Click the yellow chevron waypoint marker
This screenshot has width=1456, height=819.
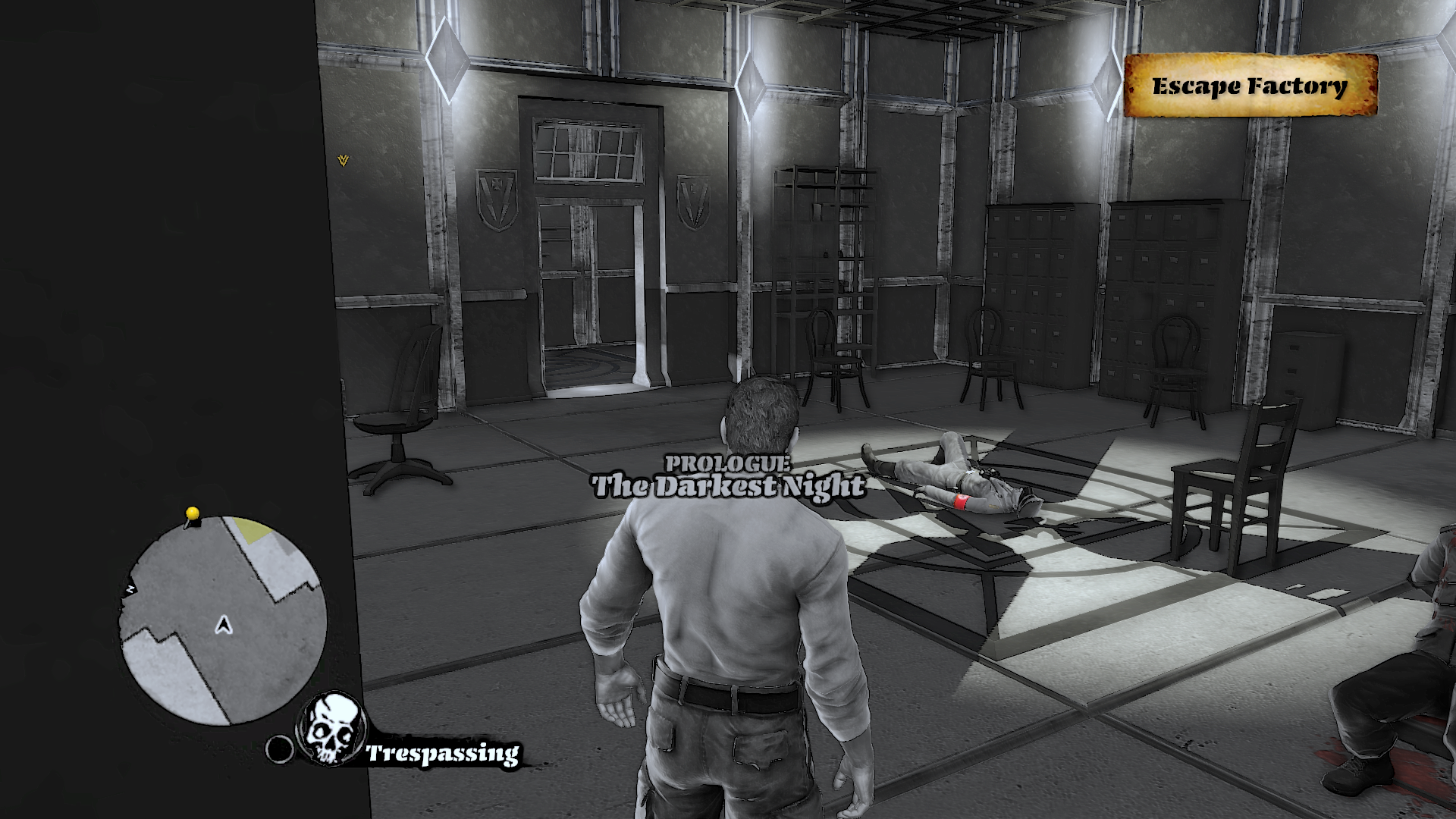344,161
